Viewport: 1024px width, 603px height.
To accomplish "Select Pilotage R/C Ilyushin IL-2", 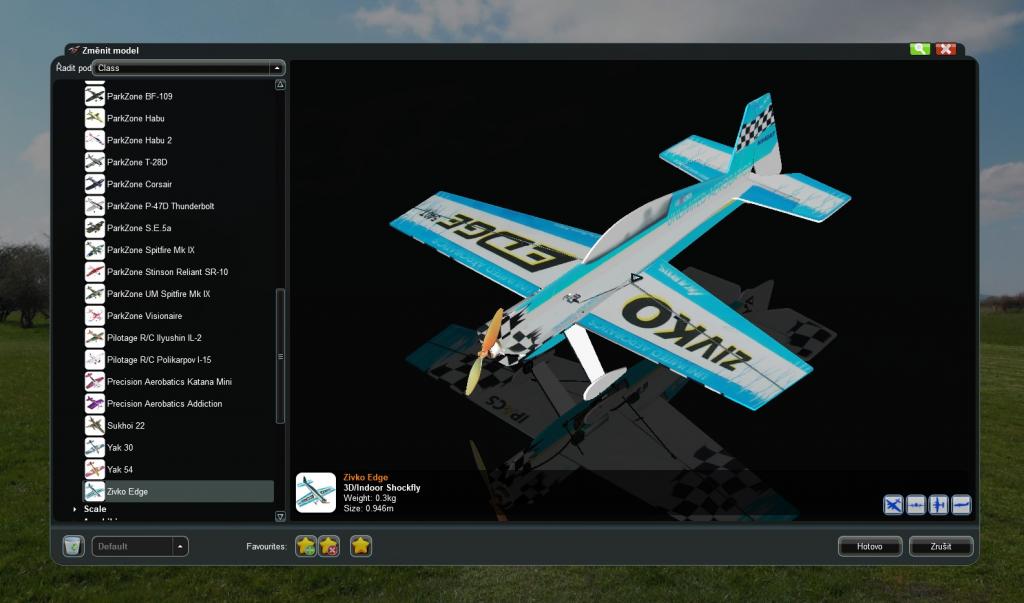I will 154,338.
